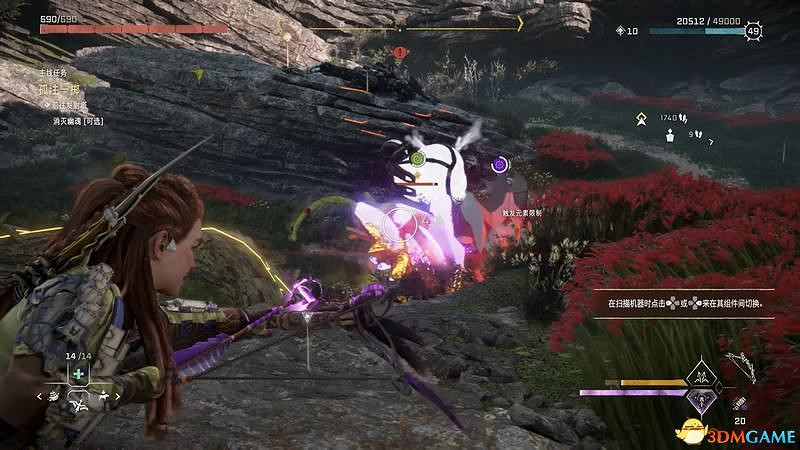Screen dimensions: 800x450
Task: Click the red exclamation marker on the compass
Action: click(400, 51)
